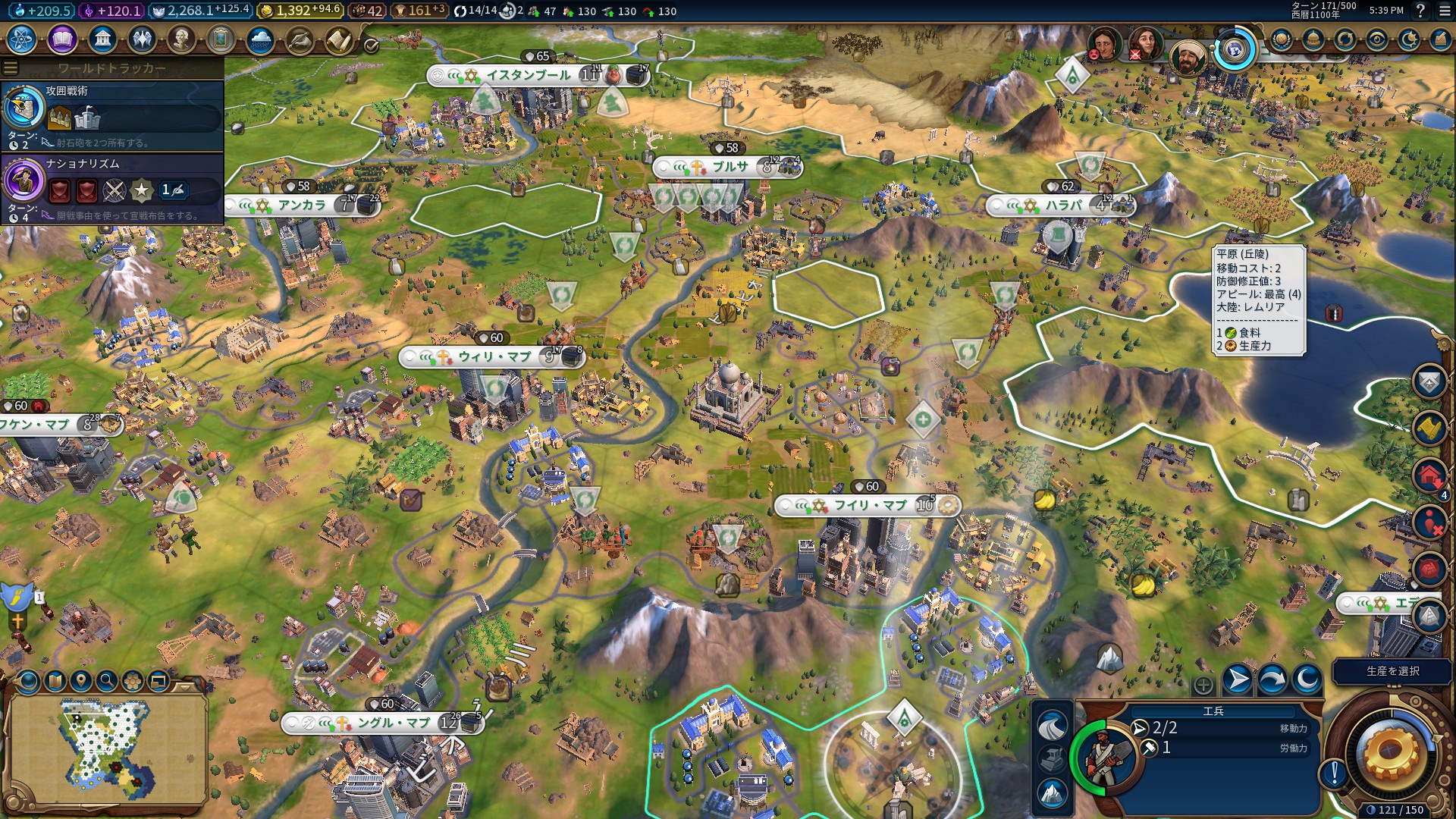Open the climate rain cloud icon
This screenshot has width=1456, height=819.
tap(260, 39)
